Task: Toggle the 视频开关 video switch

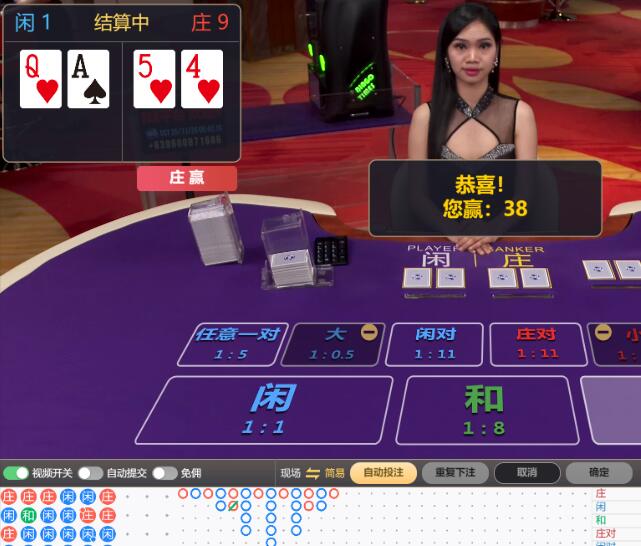Action: click(16, 473)
